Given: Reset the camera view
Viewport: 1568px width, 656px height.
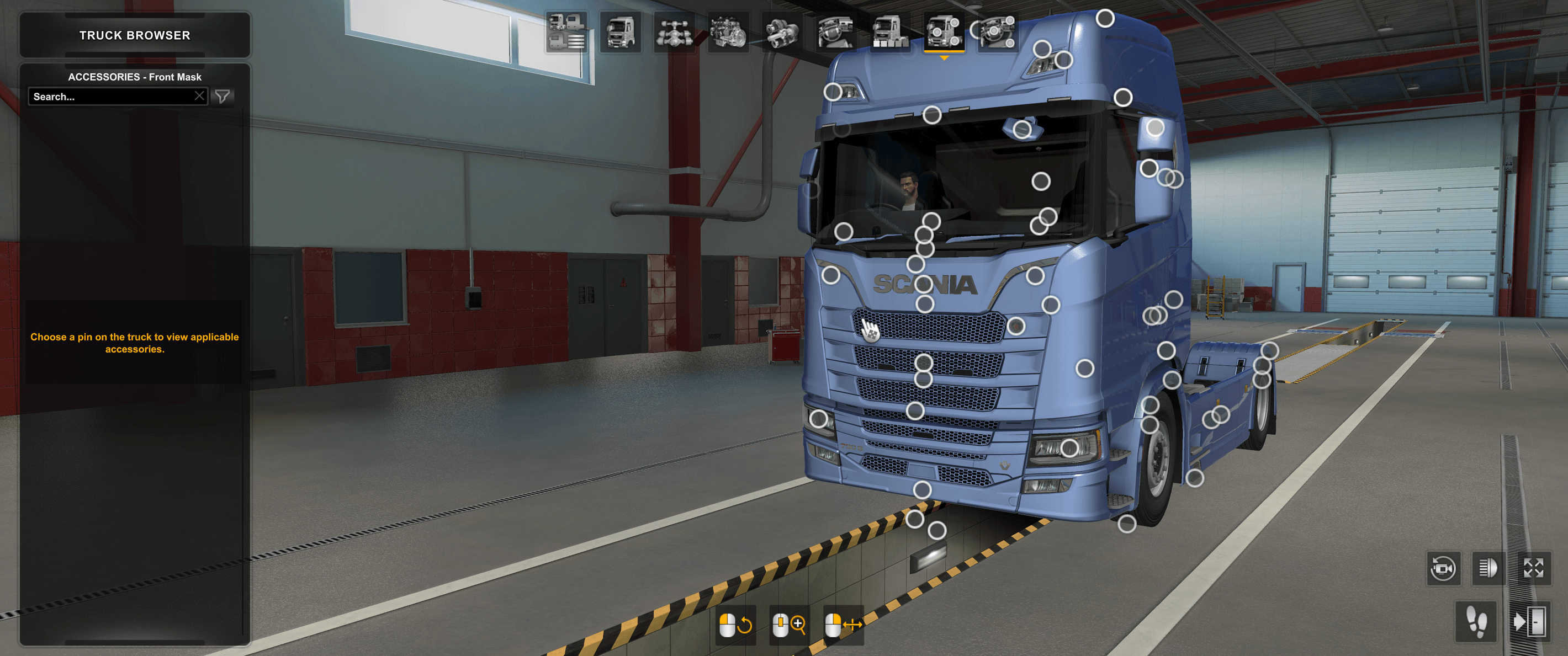Looking at the screenshot, I should (x=1443, y=569).
